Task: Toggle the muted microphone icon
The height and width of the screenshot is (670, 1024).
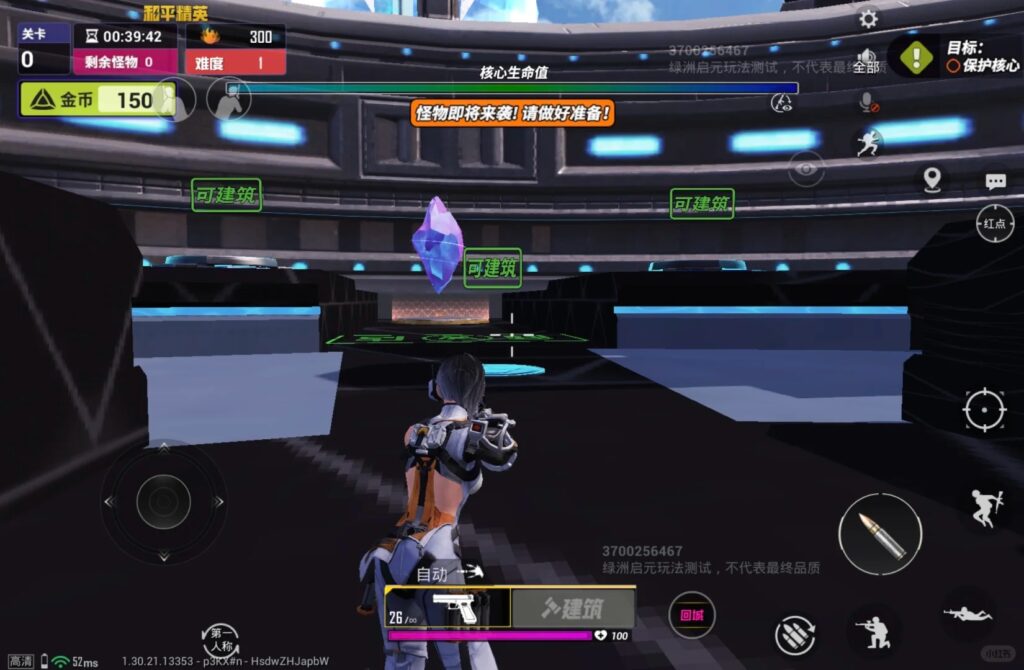Action: pyautogui.click(x=868, y=102)
